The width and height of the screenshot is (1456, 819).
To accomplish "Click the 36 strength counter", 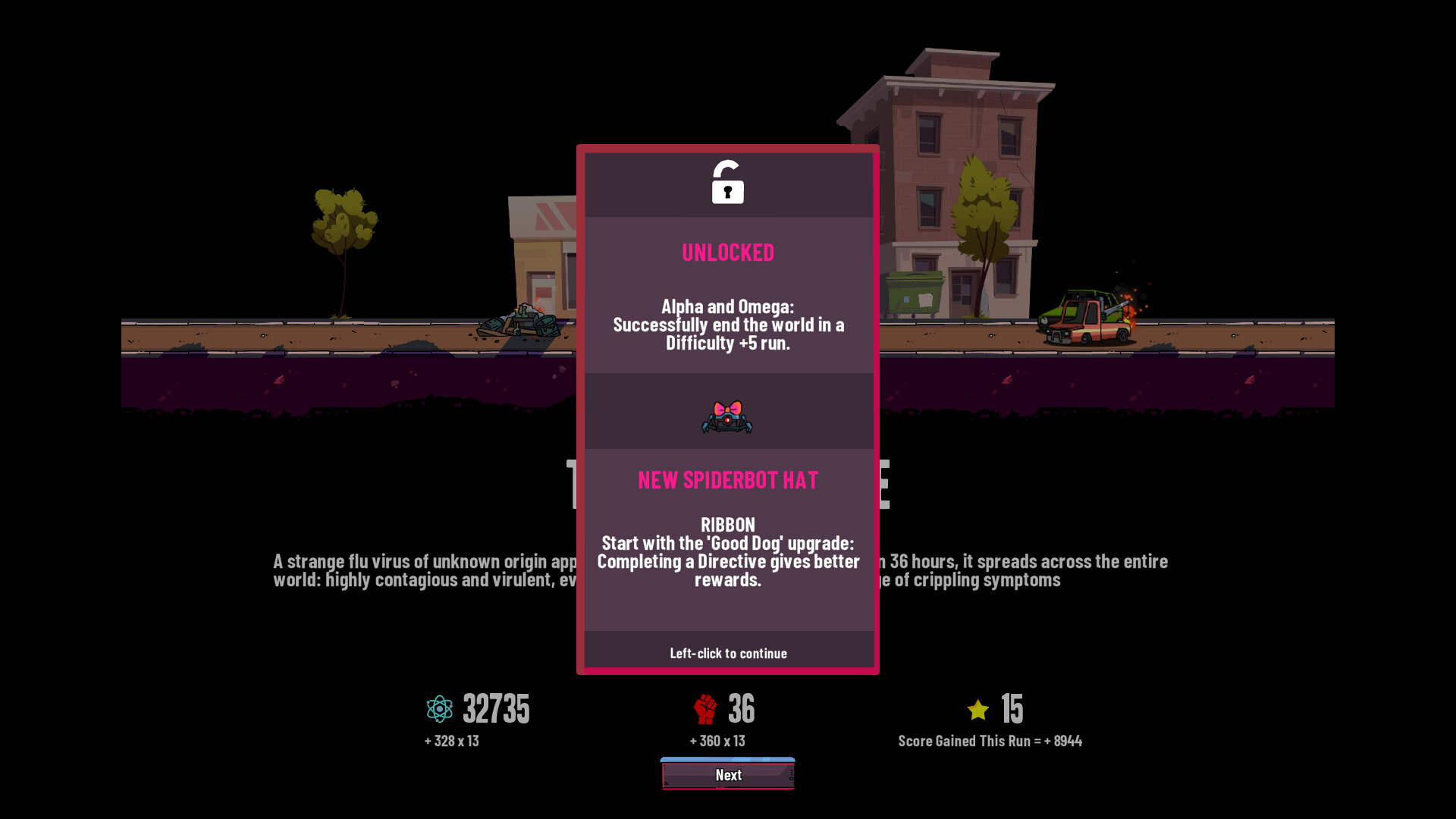I will click(x=742, y=708).
